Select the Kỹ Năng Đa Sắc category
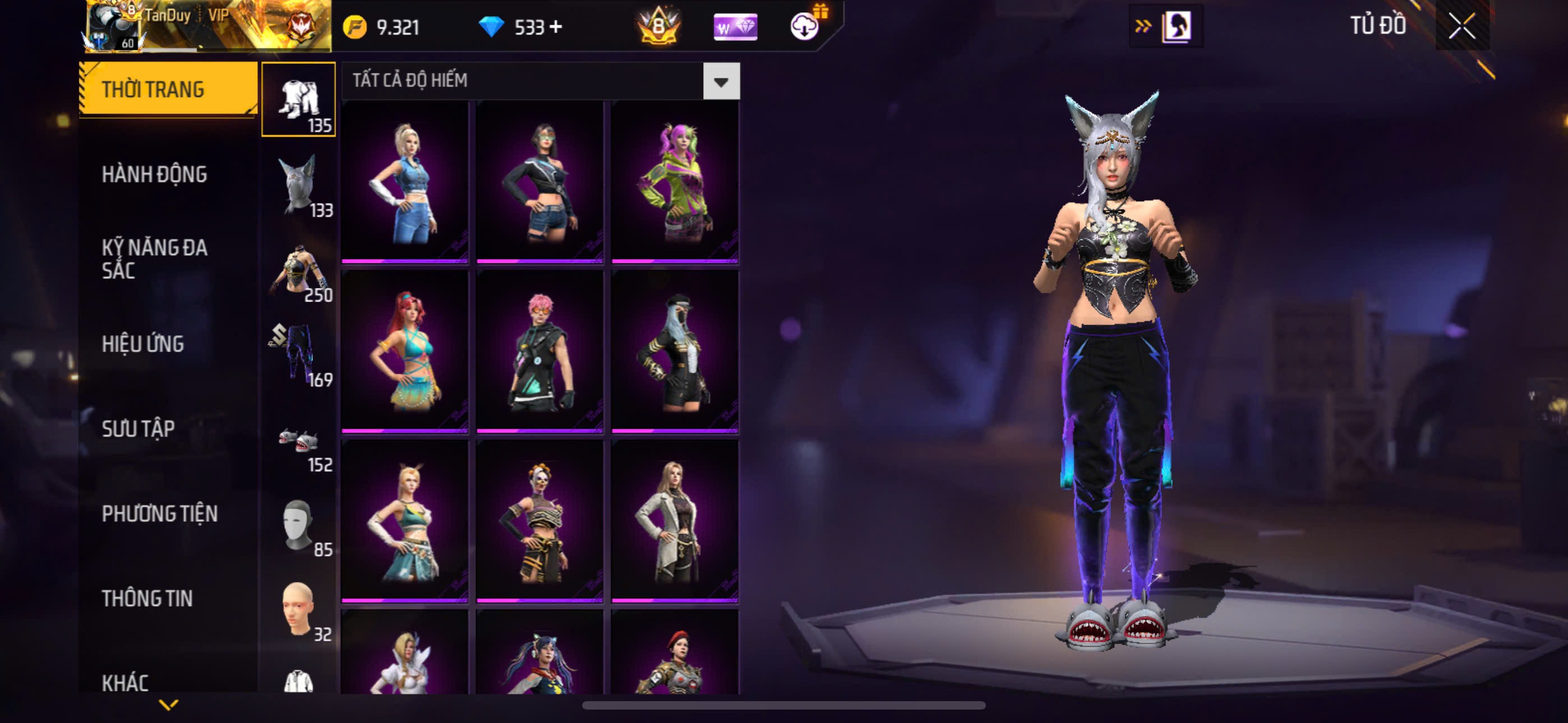This screenshot has width=1568, height=723. coord(154,258)
